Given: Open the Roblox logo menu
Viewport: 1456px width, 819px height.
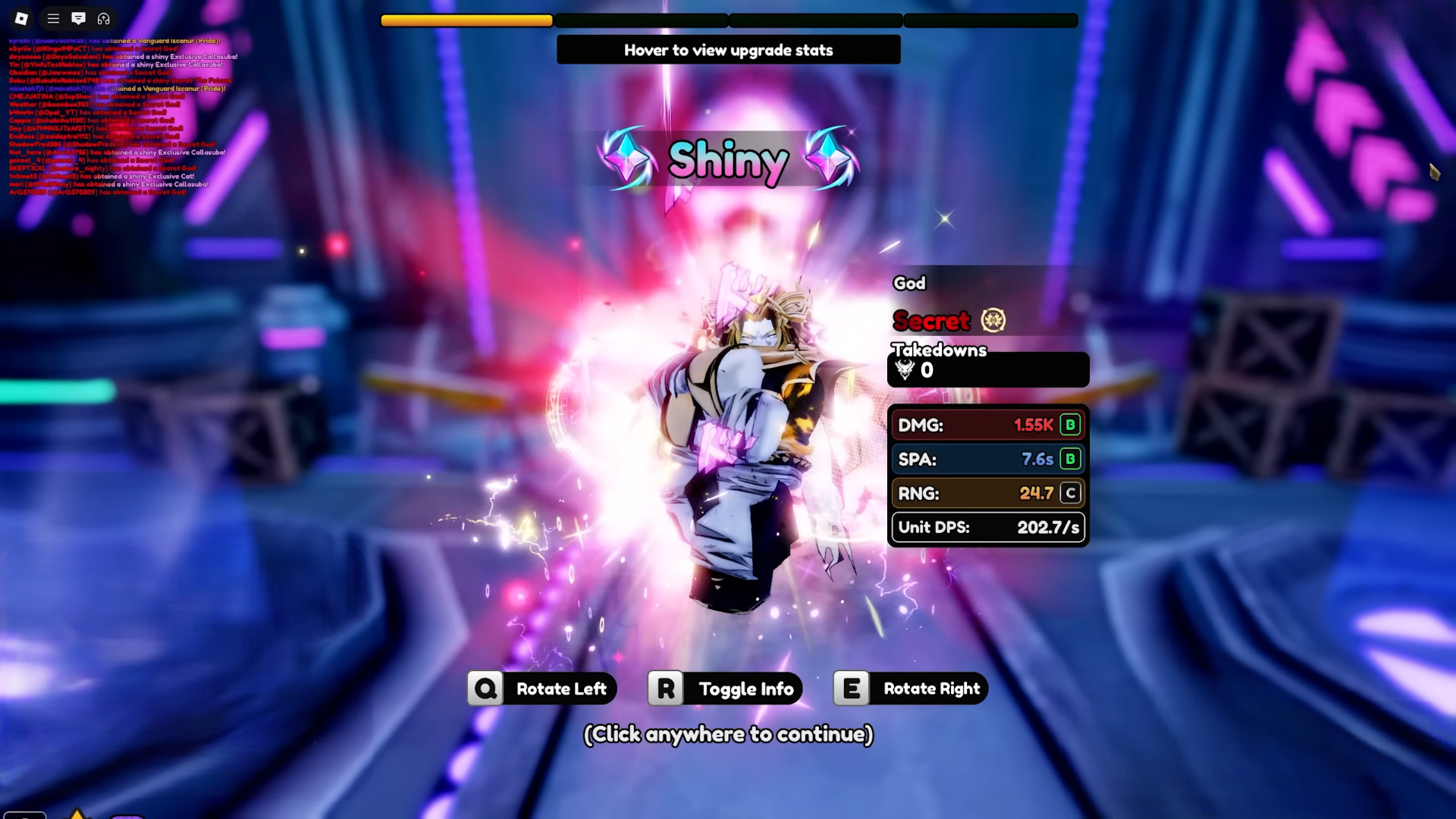Looking at the screenshot, I should 21,18.
